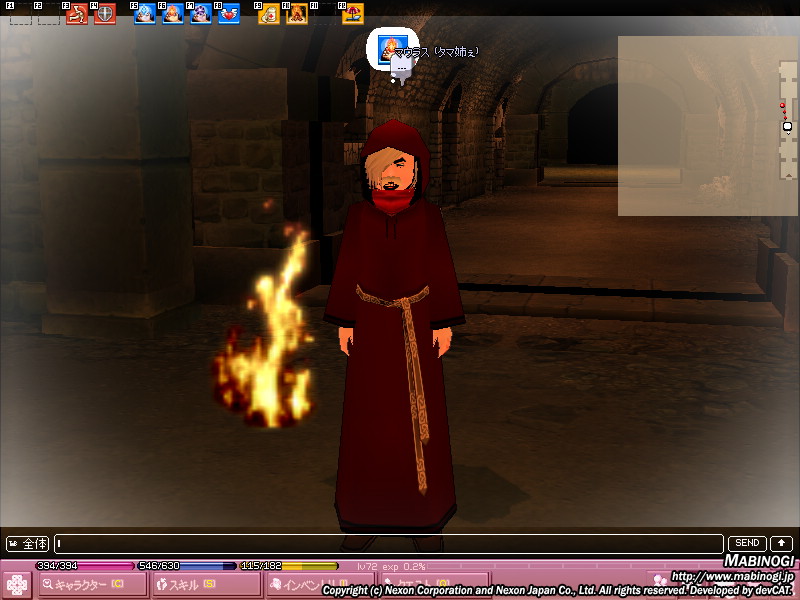The width and height of the screenshot is (800, 600).
Task: Open the インベントリ inventory window
Action: (x=318, y=584)
